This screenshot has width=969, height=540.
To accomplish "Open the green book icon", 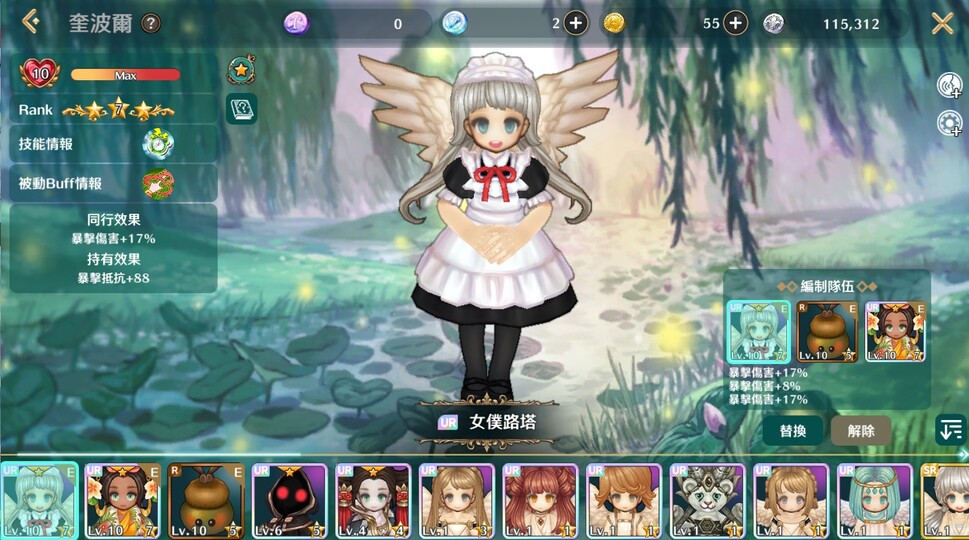I will point(241,108).
